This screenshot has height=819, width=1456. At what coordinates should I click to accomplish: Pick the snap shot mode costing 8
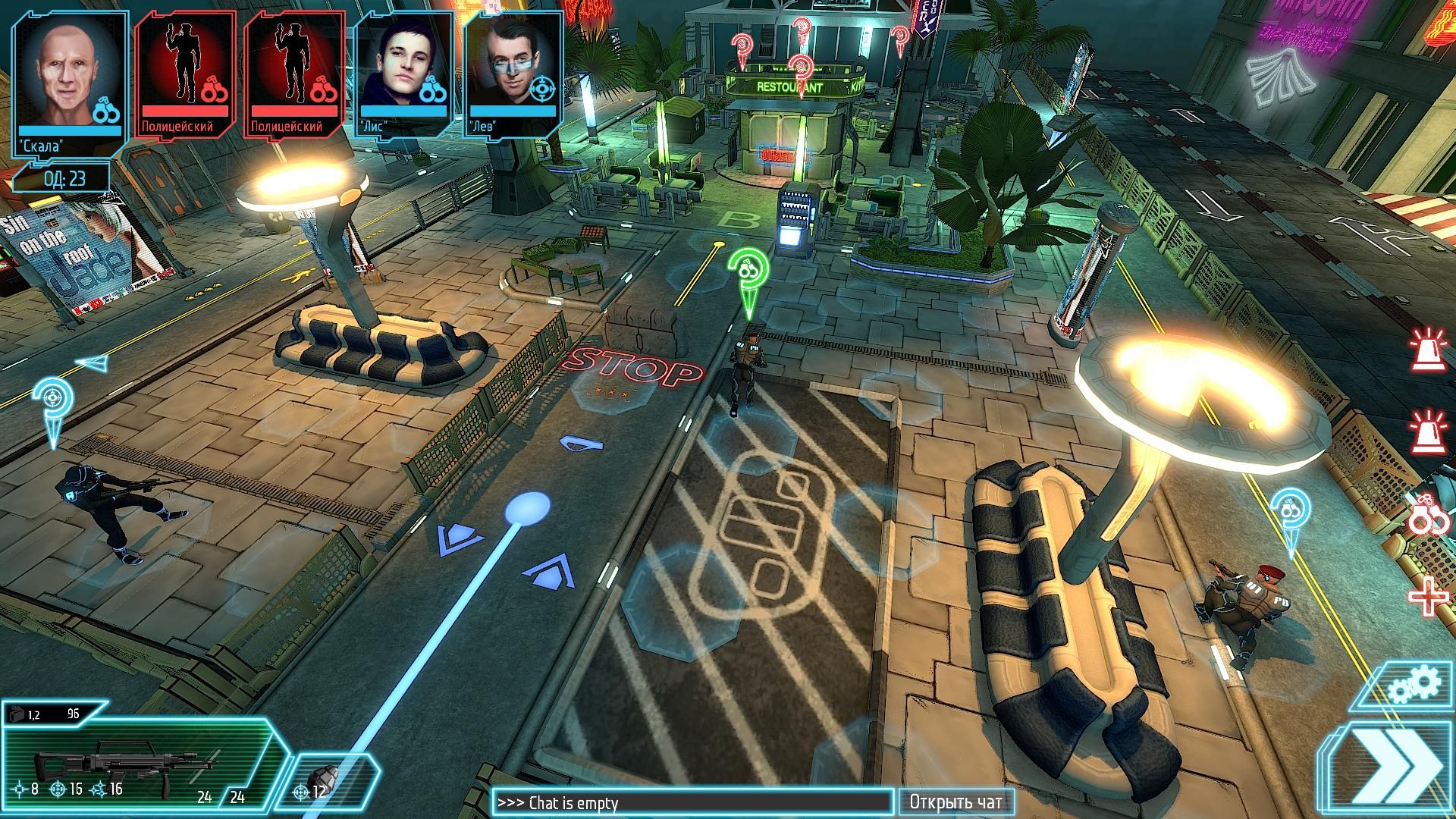(24, 789)
